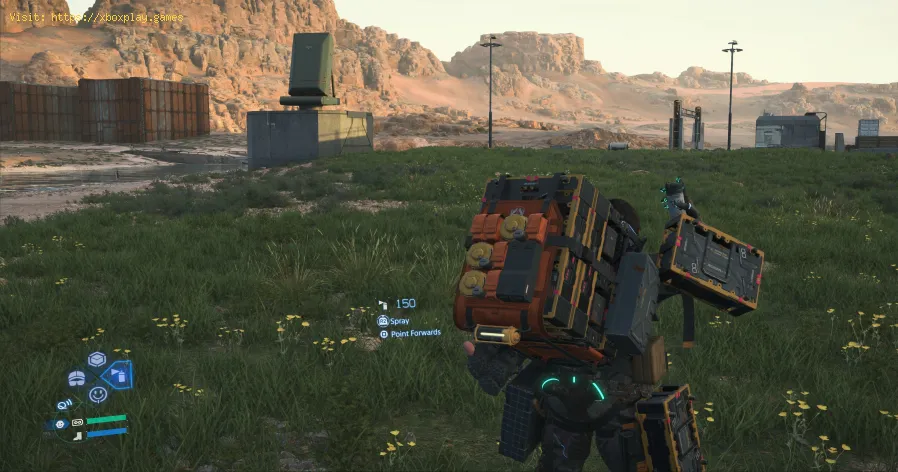Pick the large smiley face in the selection wheel
The width and height of the screenshot is (898, 472).
97,394
